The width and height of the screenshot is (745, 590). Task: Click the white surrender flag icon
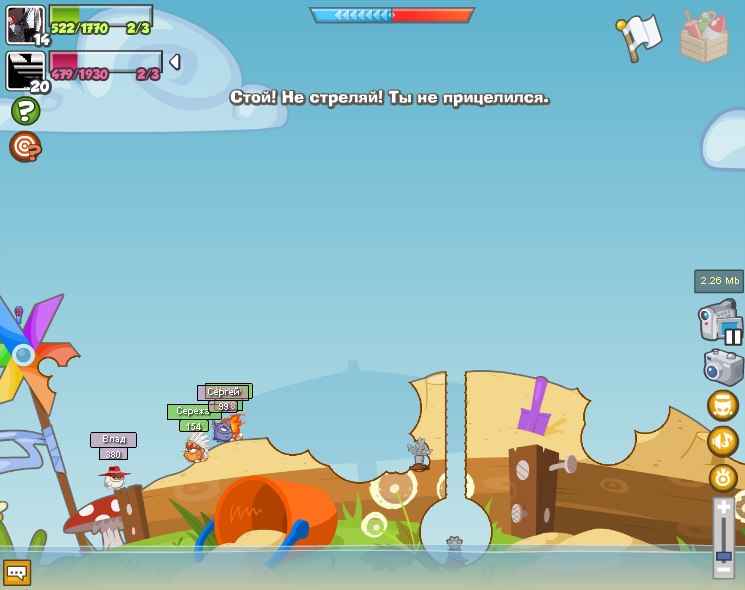pyautogui.click(x=640, y=37)
